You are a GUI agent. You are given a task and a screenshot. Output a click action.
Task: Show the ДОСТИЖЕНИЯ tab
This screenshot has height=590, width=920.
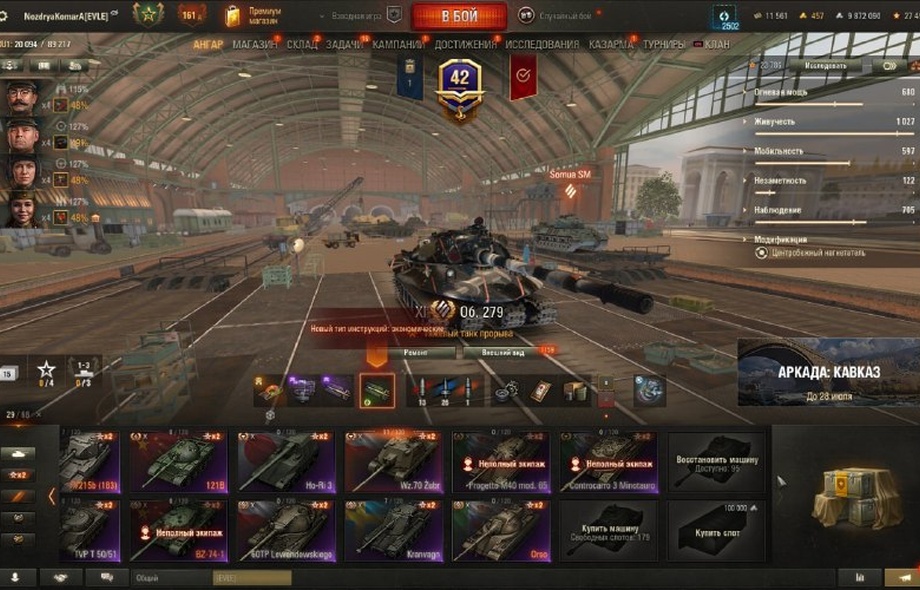(x=466, y=45)
